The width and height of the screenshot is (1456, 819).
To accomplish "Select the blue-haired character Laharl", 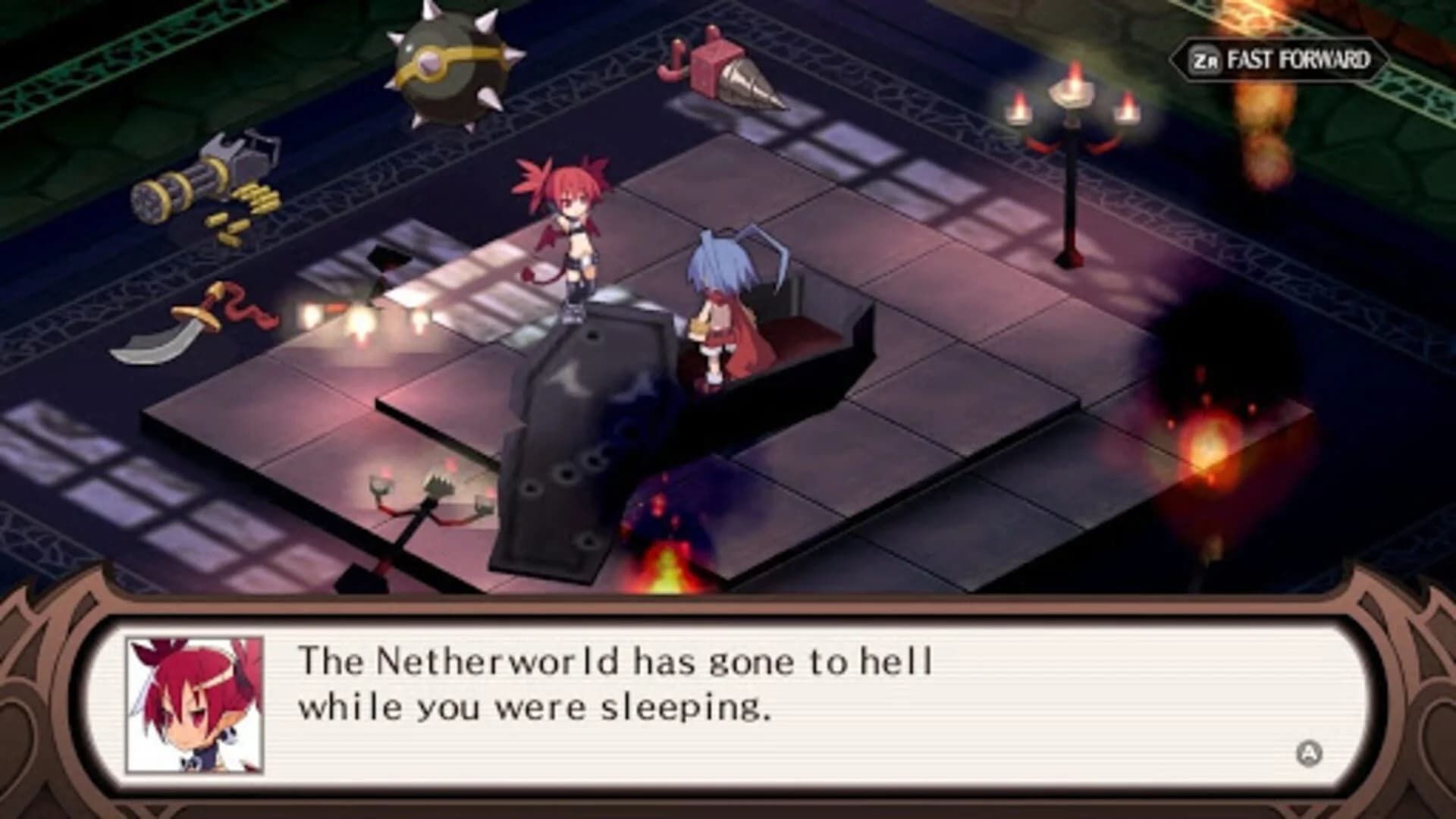I will pos(720,303).
